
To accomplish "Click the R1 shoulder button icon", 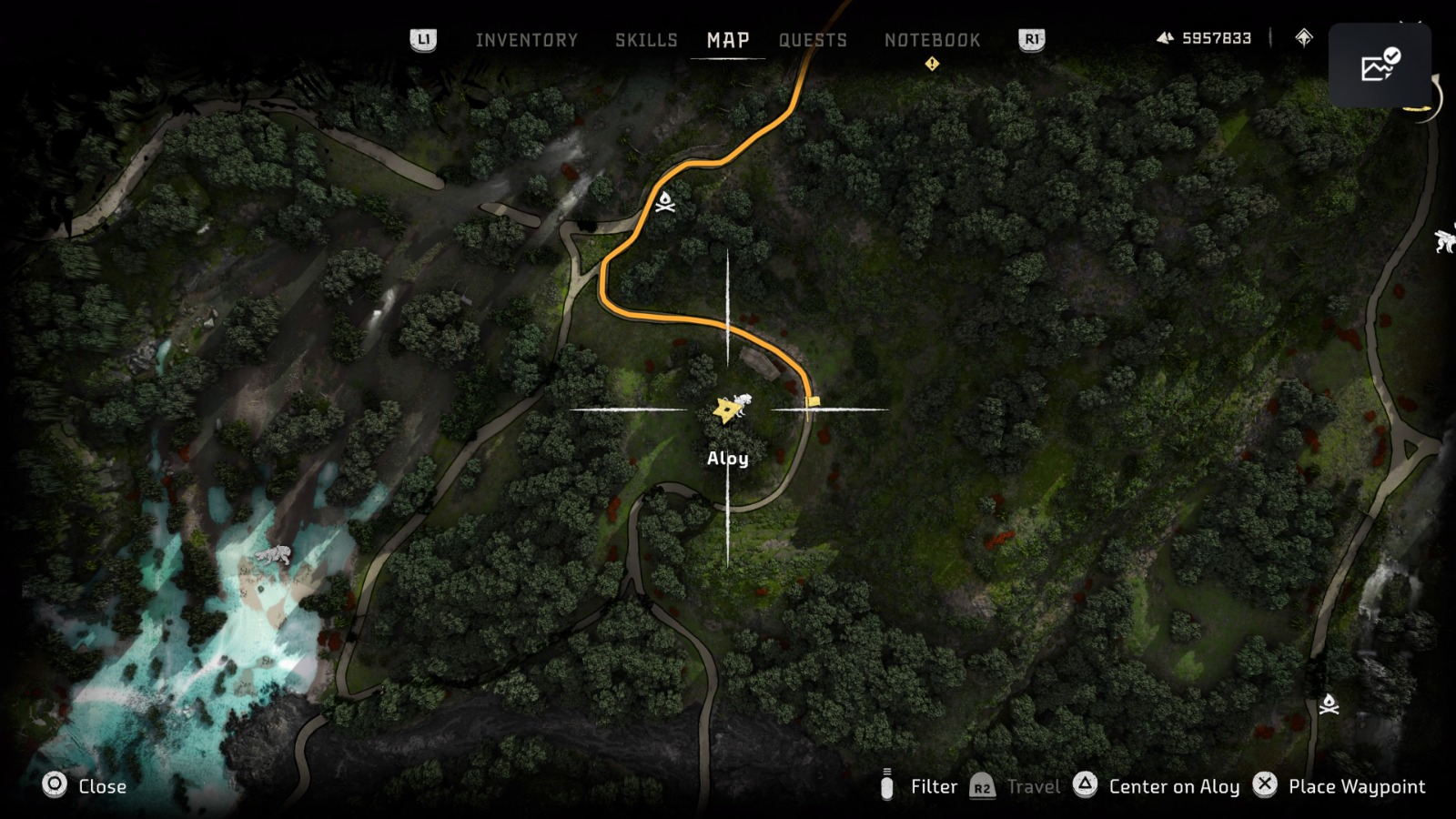I will [1031, 40].
